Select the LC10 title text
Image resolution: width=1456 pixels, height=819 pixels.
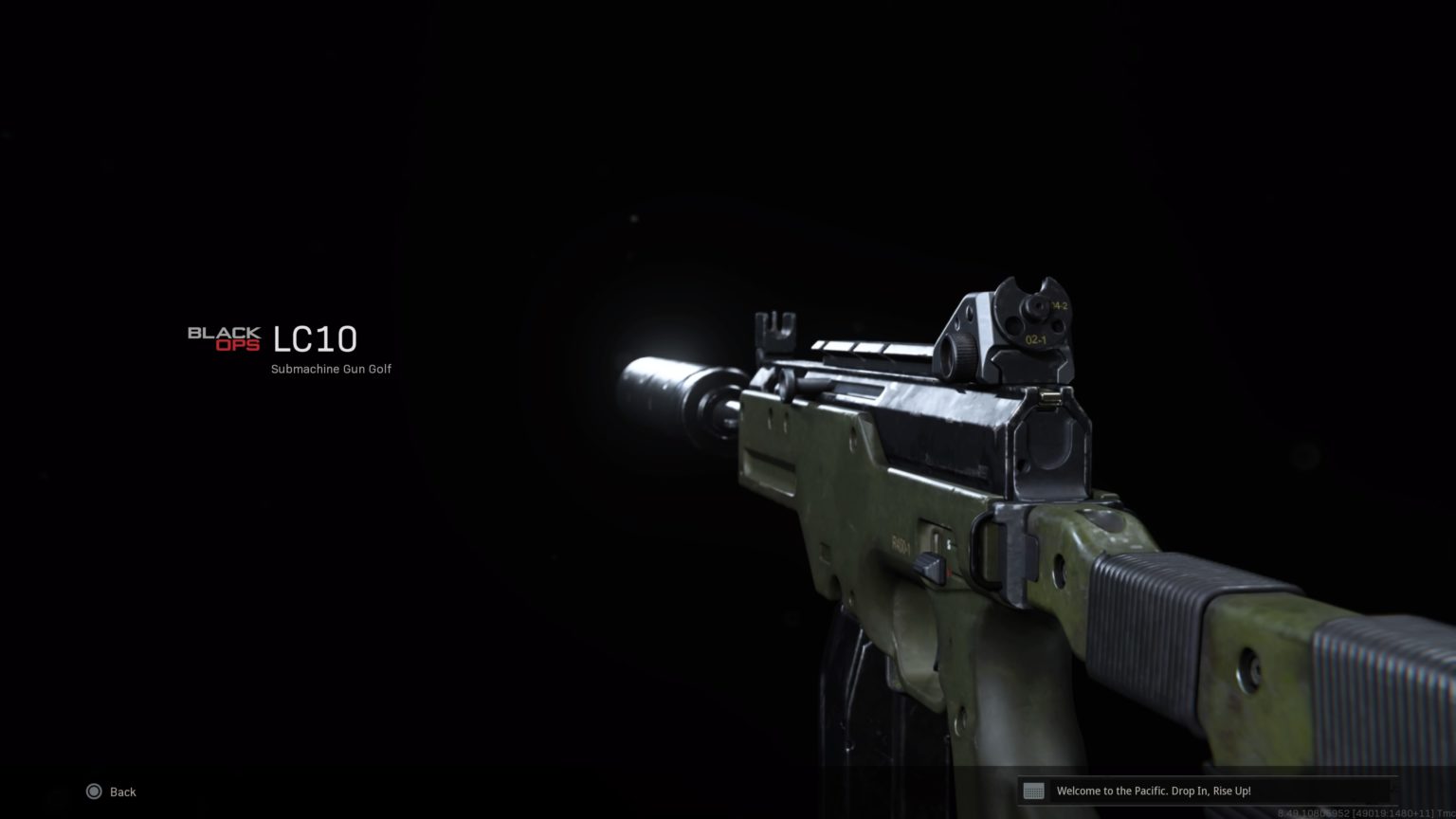coord(314,338)
